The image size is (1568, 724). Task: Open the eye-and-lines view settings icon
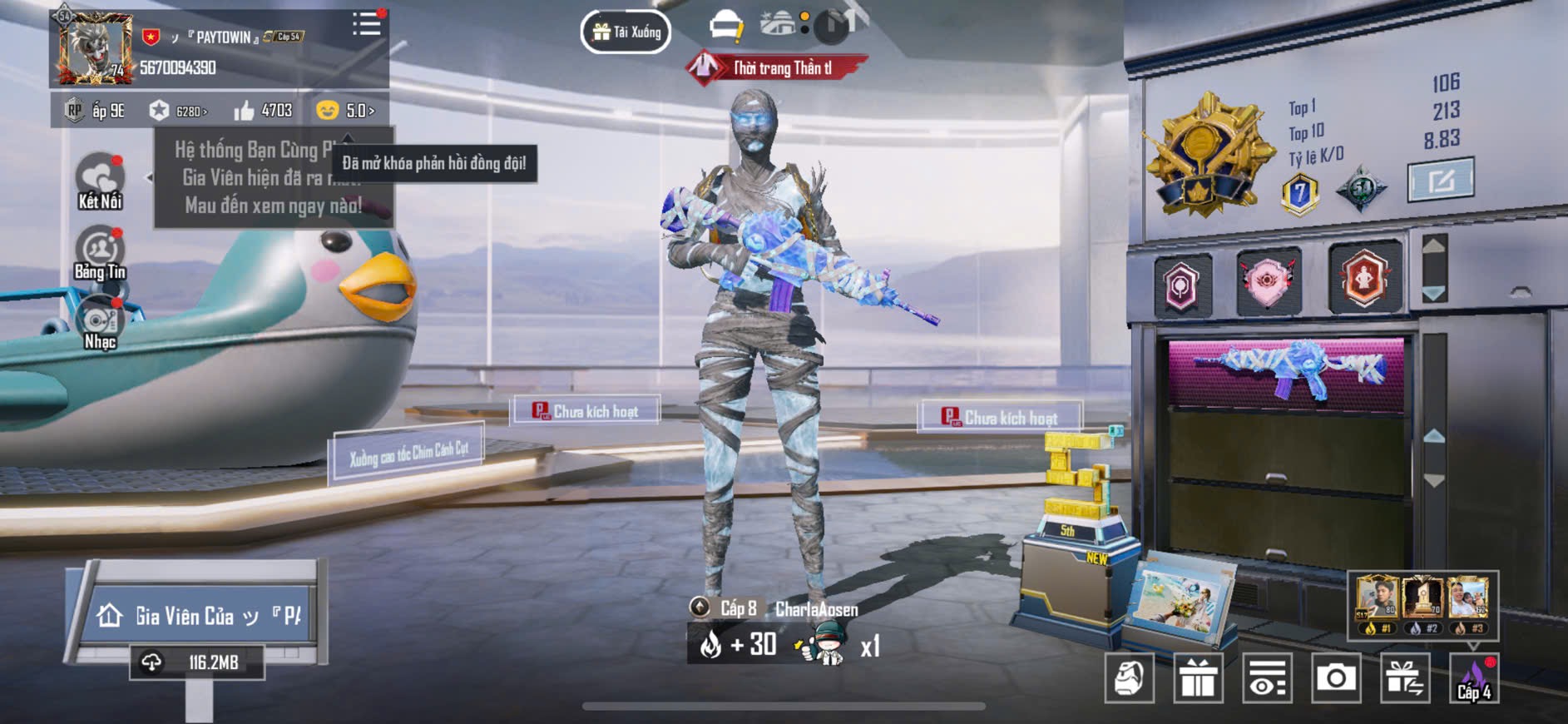point(1267,678)
